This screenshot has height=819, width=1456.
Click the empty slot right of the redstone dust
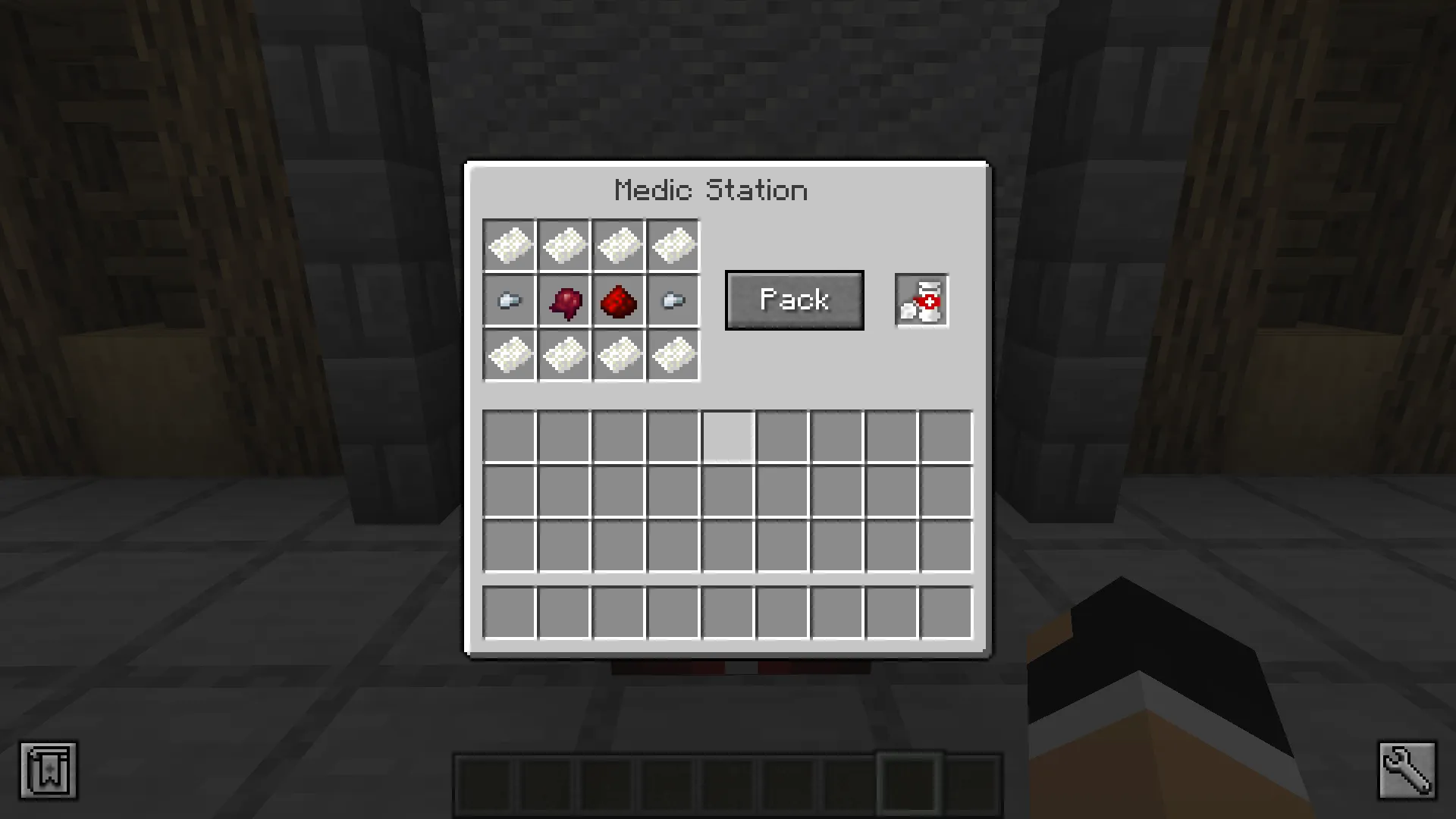[x=673, y=300]
